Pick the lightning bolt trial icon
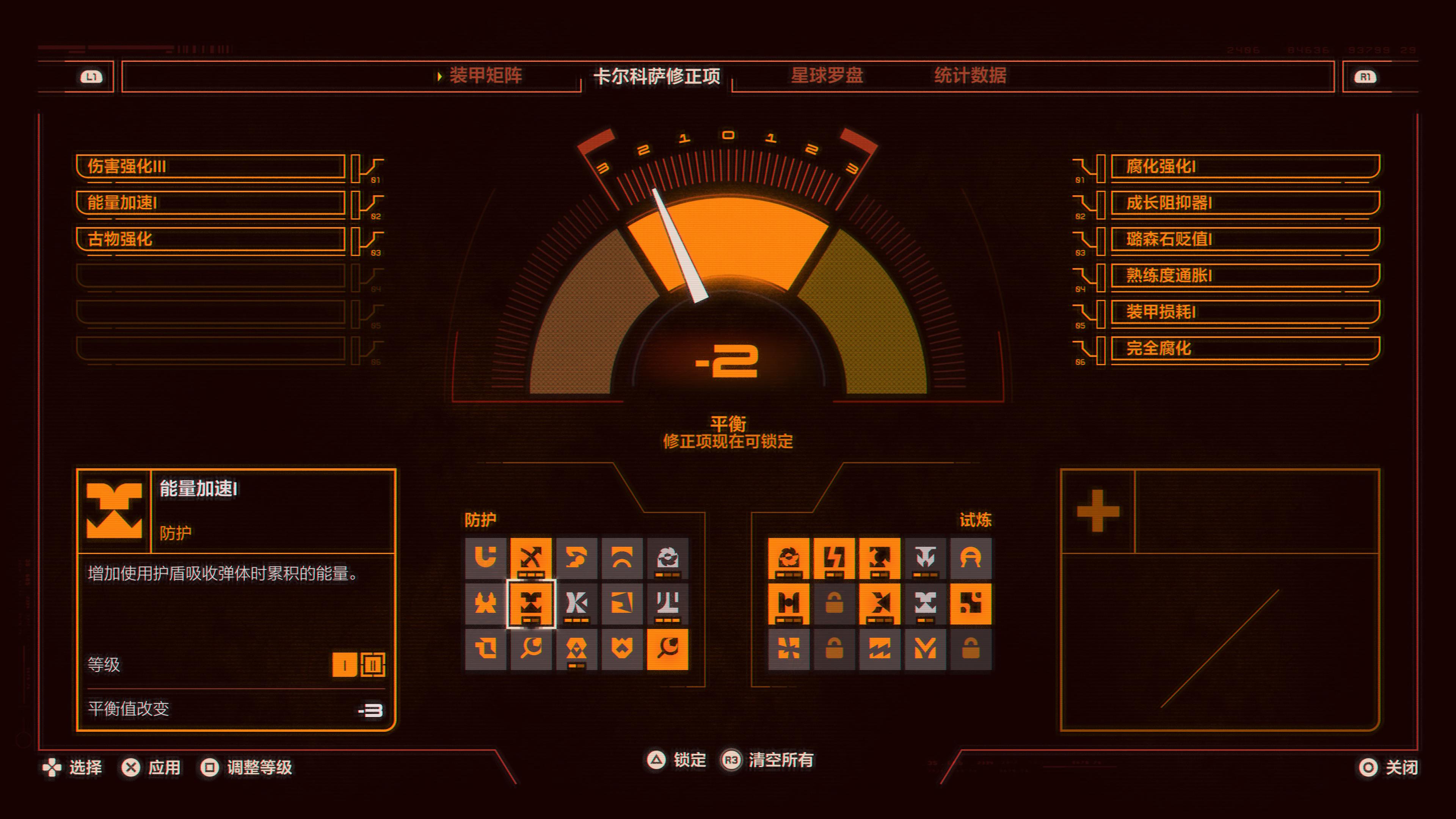1456x819 pixels. (834, 558)
